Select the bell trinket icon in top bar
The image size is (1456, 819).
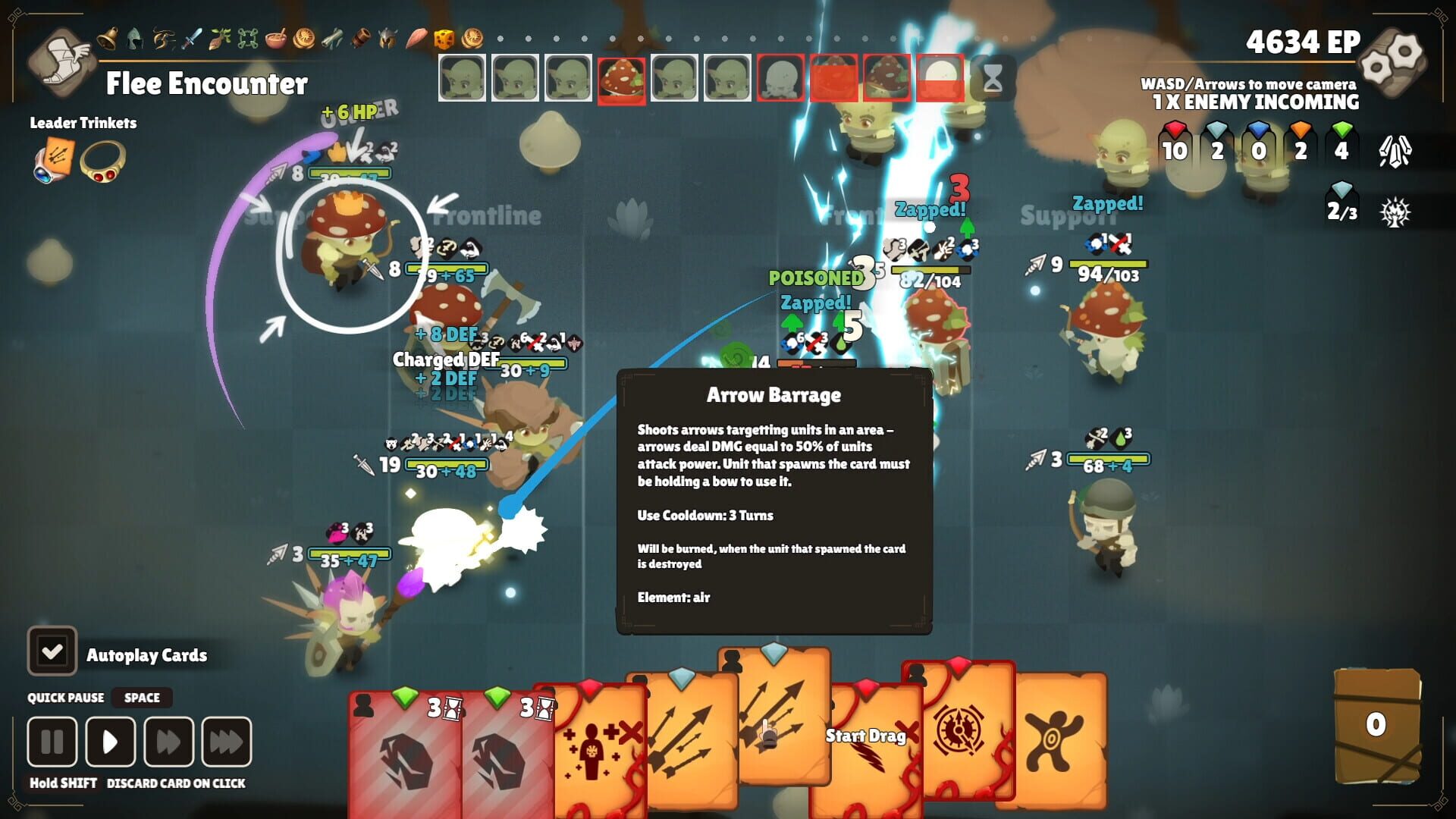coord(108,36)
